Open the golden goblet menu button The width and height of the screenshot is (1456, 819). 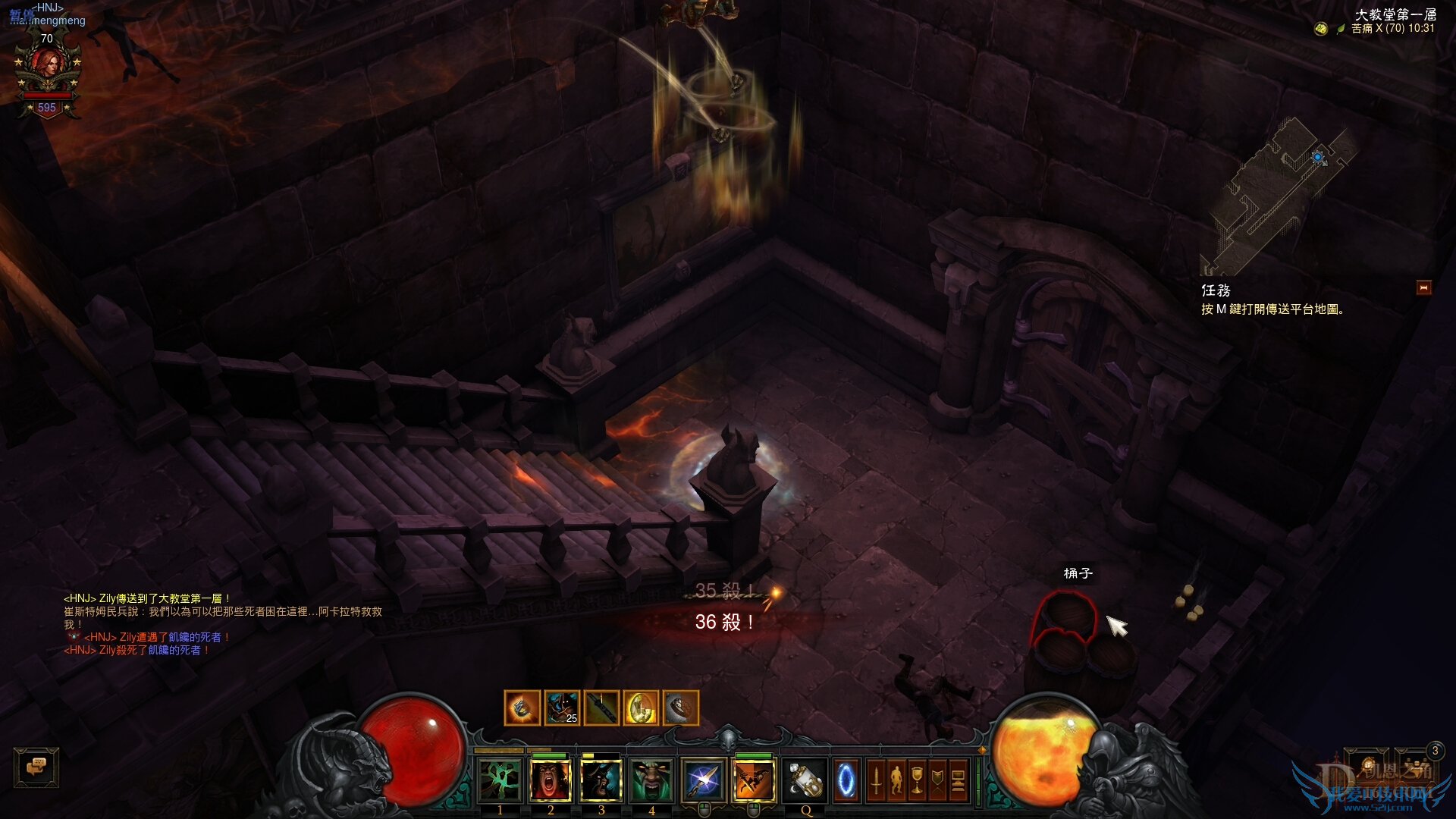917,780
